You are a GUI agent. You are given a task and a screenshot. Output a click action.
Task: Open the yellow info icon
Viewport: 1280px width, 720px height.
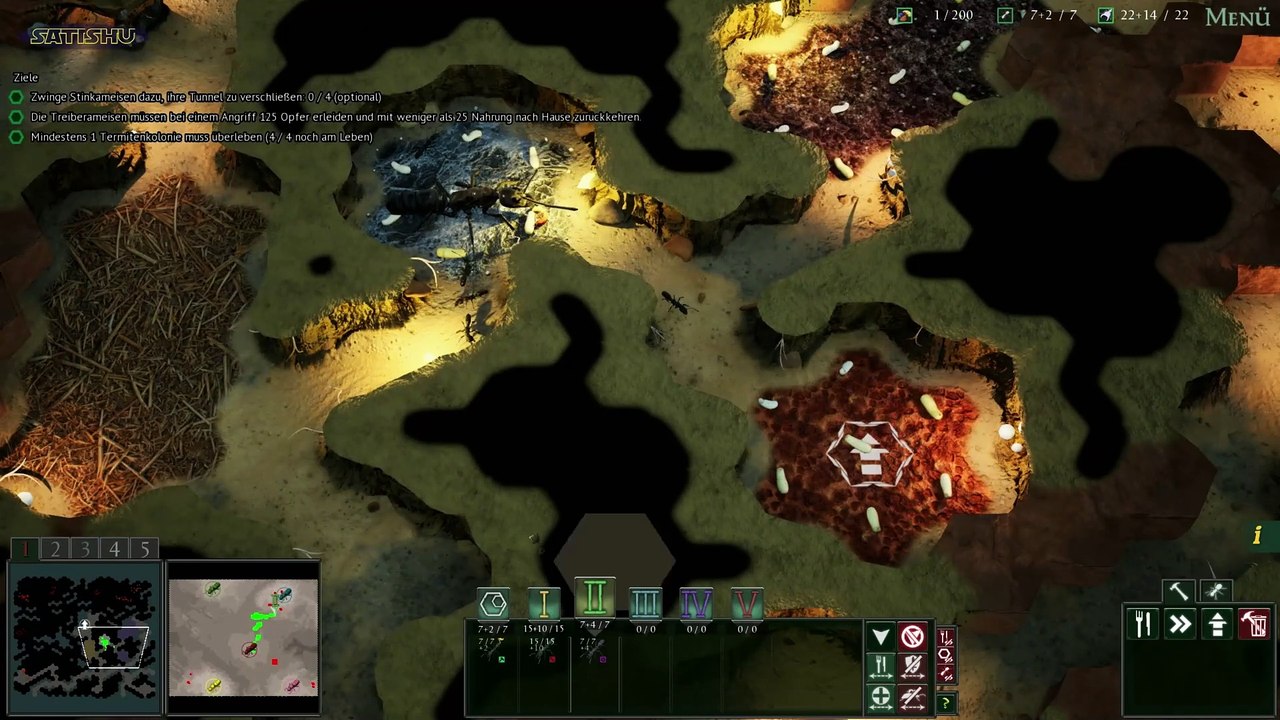click(1257, 536)
